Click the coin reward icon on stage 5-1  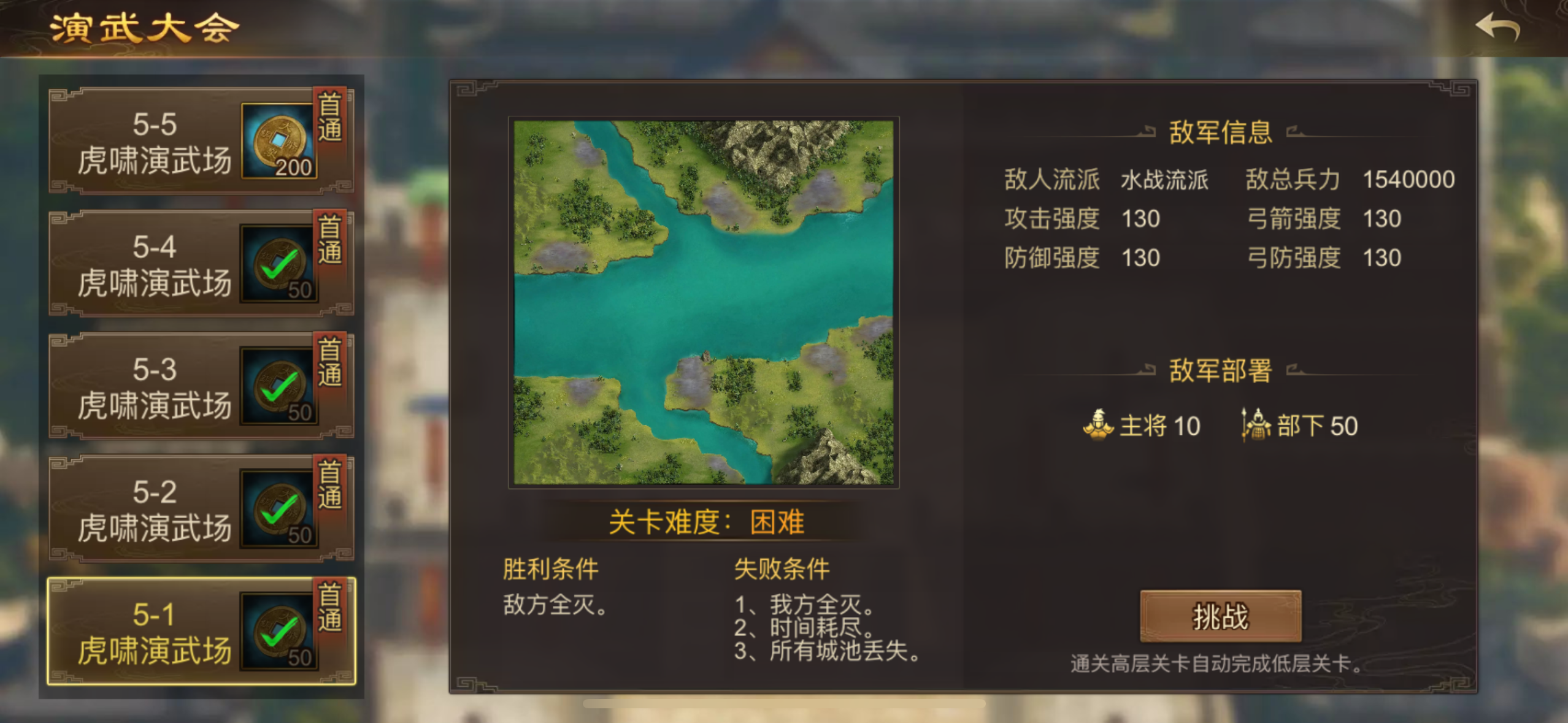pos(279,630)
